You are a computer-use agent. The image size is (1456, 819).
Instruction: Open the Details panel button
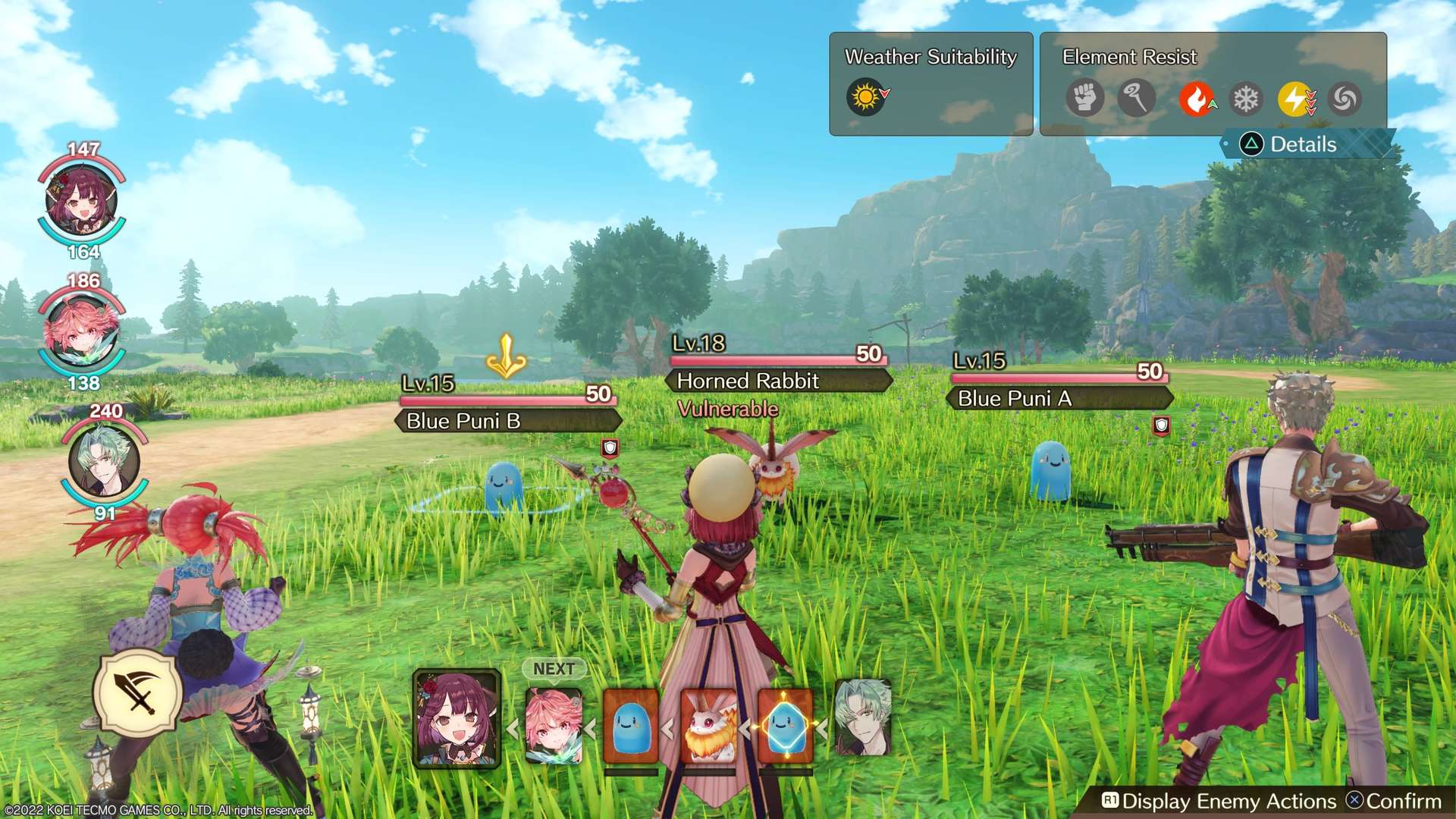[1303, 144]
